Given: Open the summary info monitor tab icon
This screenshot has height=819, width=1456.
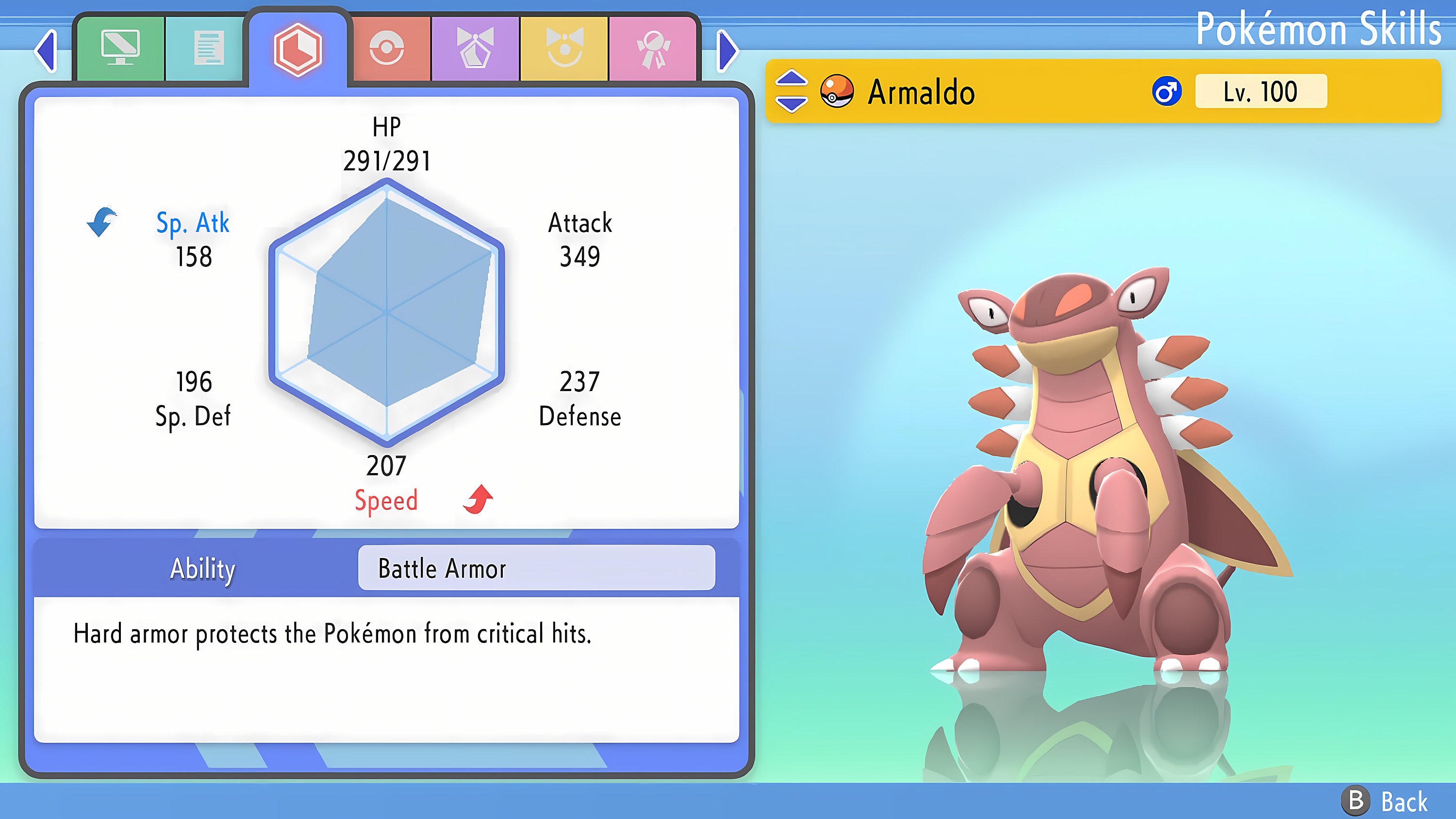Looking at the screenshot, I should click(x=121, y=48).
